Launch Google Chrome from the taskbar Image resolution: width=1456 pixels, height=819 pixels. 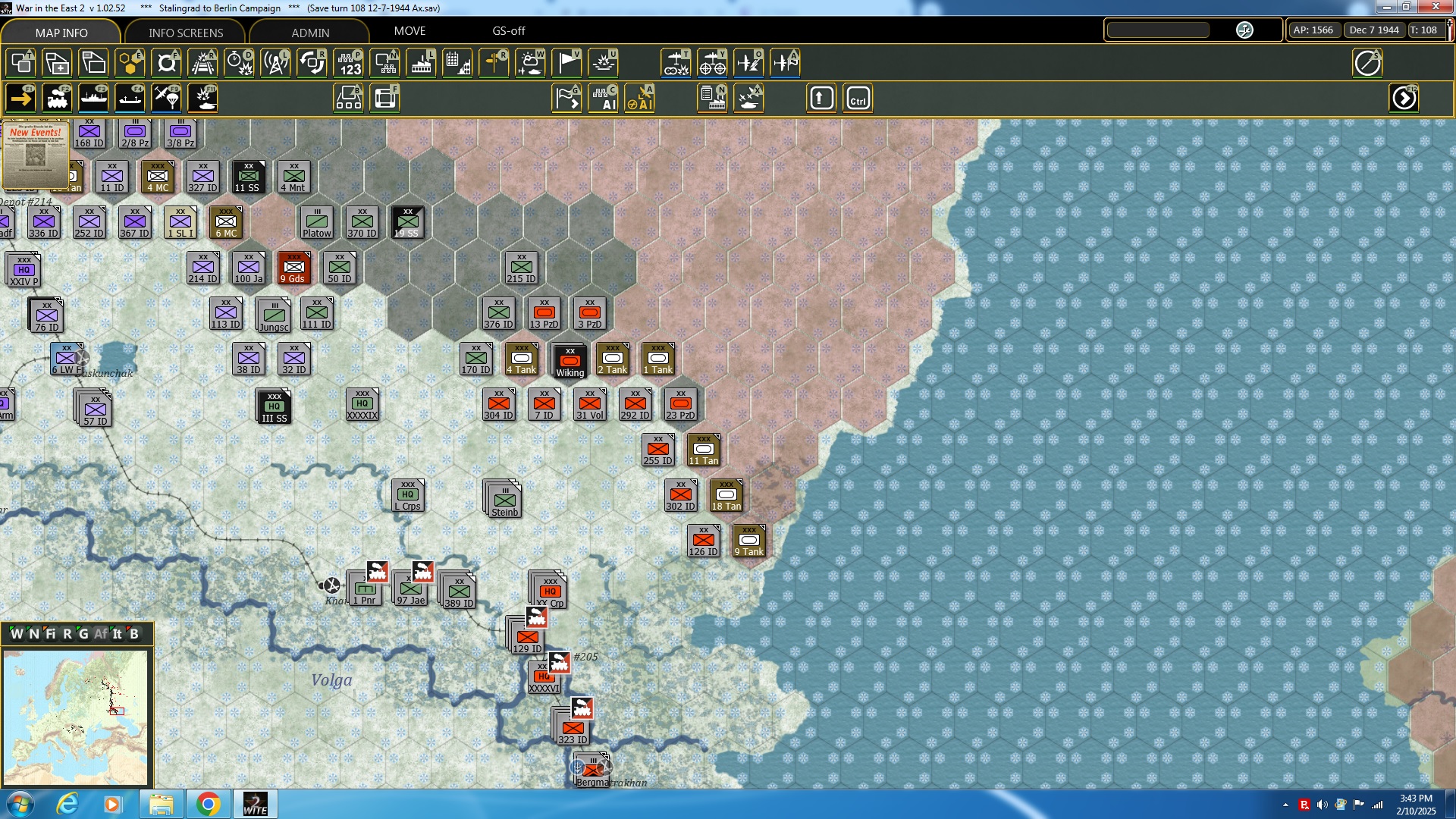coord(209,803)
